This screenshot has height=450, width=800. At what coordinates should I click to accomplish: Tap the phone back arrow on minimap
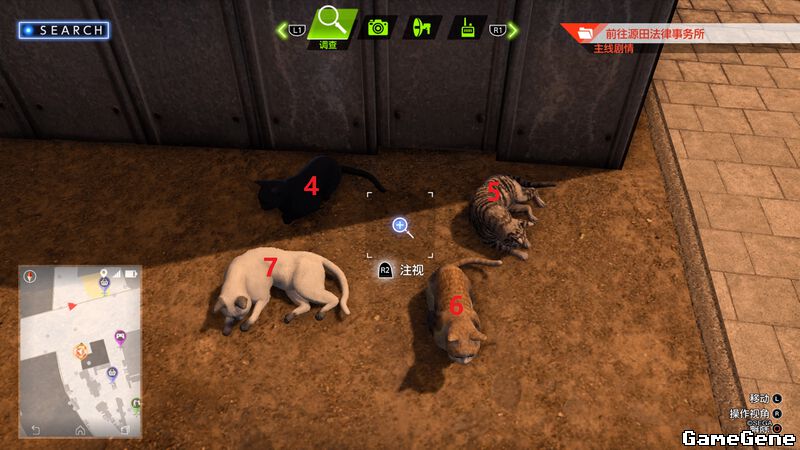[x=36, y=430]
